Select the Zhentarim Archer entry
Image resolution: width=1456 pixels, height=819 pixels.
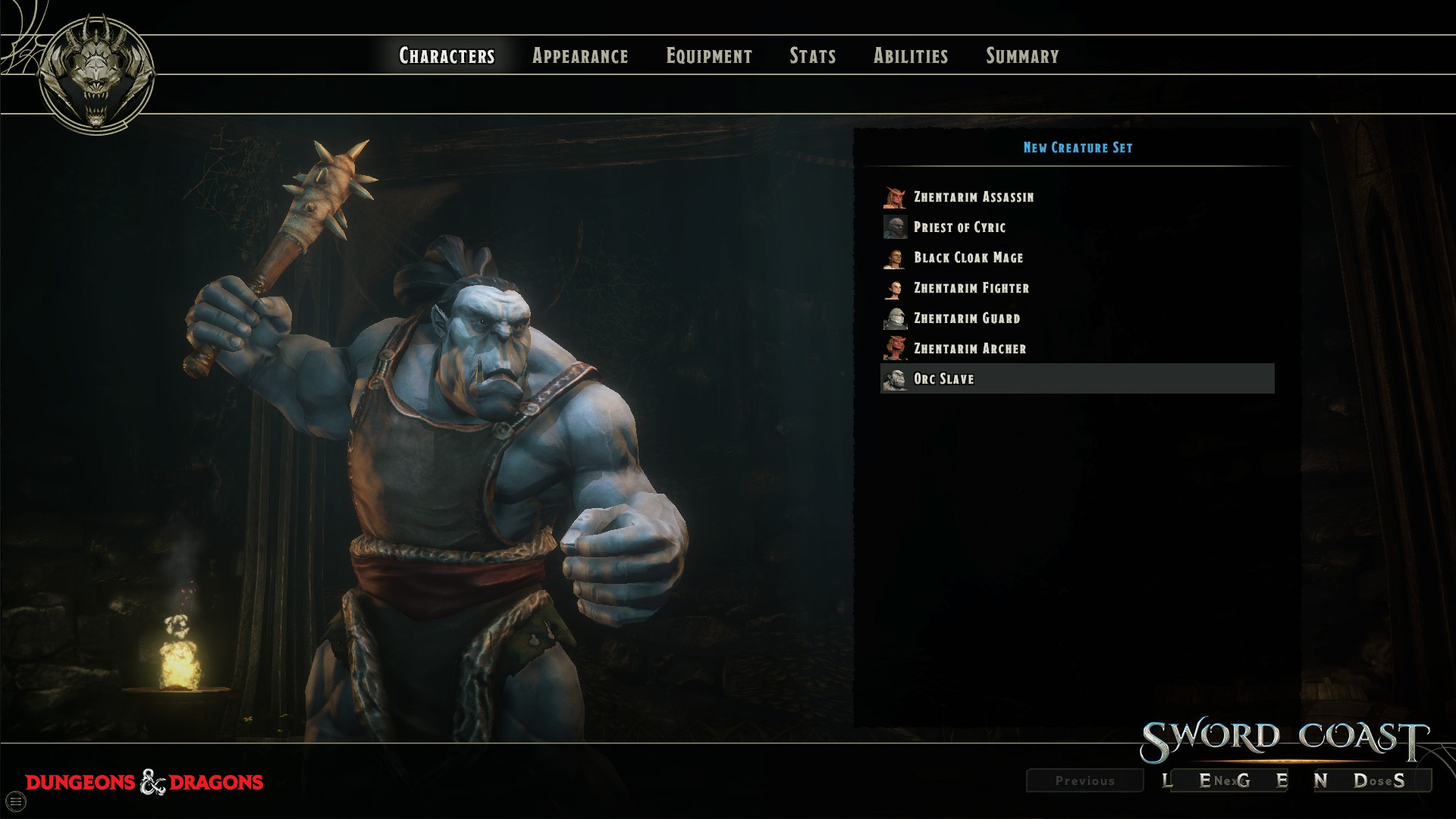click(x=969, y=349)
